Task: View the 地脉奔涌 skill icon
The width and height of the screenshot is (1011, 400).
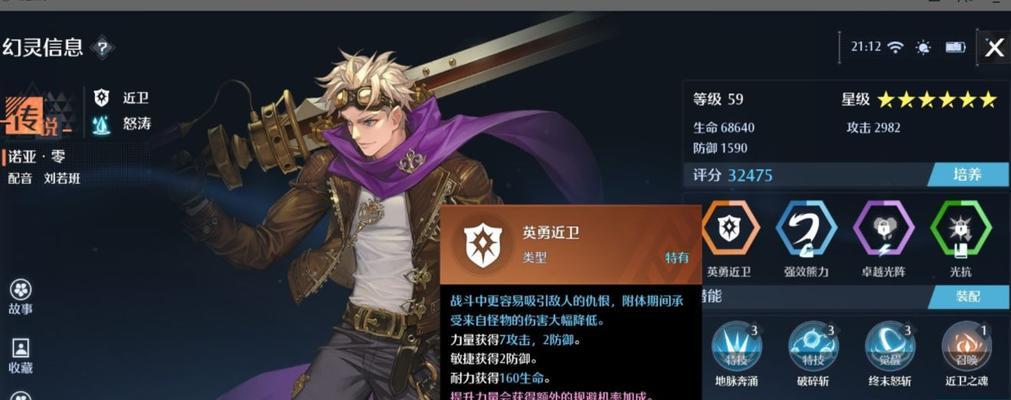Action: (x=736, y=345)
